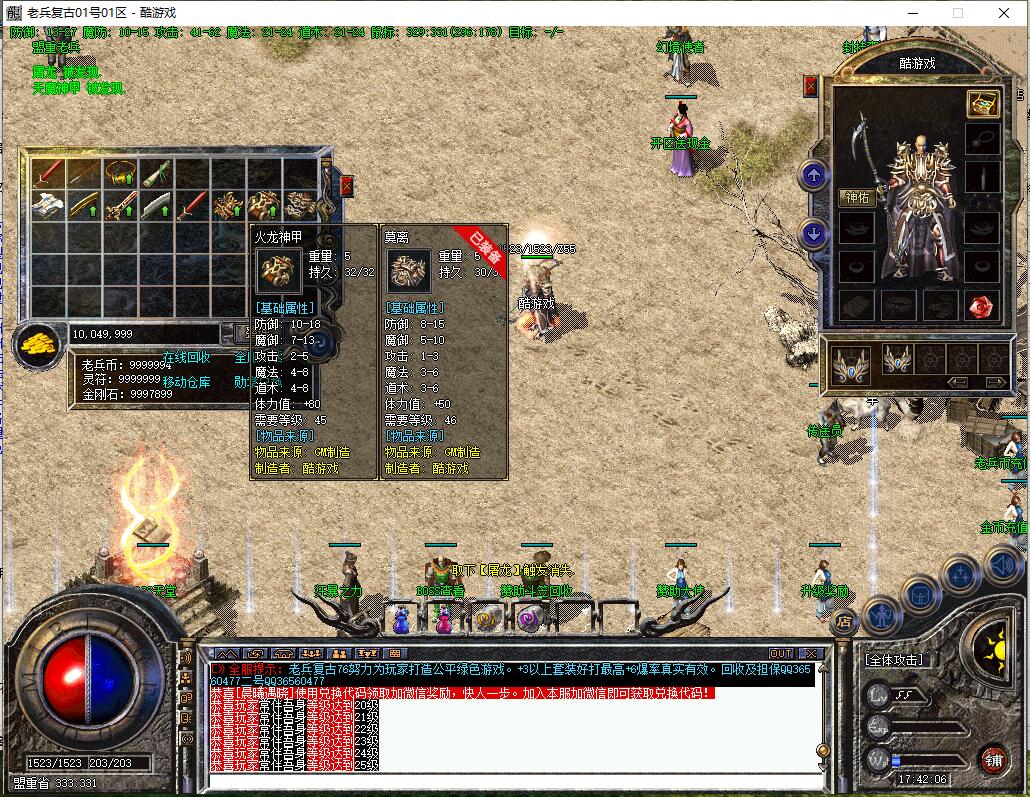Open 在线回收 online recycling
1030x797 pixels.
pyautogui.click(x=187, y=357)
